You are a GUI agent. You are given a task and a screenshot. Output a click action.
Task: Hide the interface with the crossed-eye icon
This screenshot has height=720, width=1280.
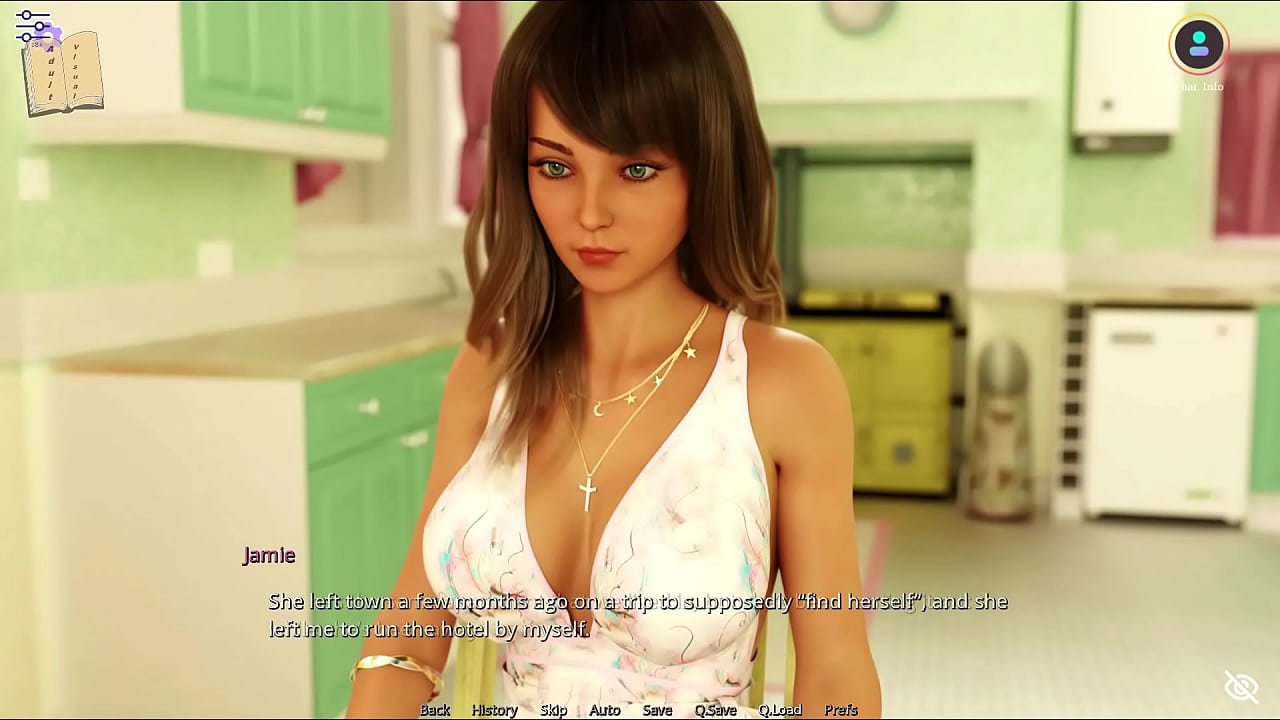pos(1241,687)
